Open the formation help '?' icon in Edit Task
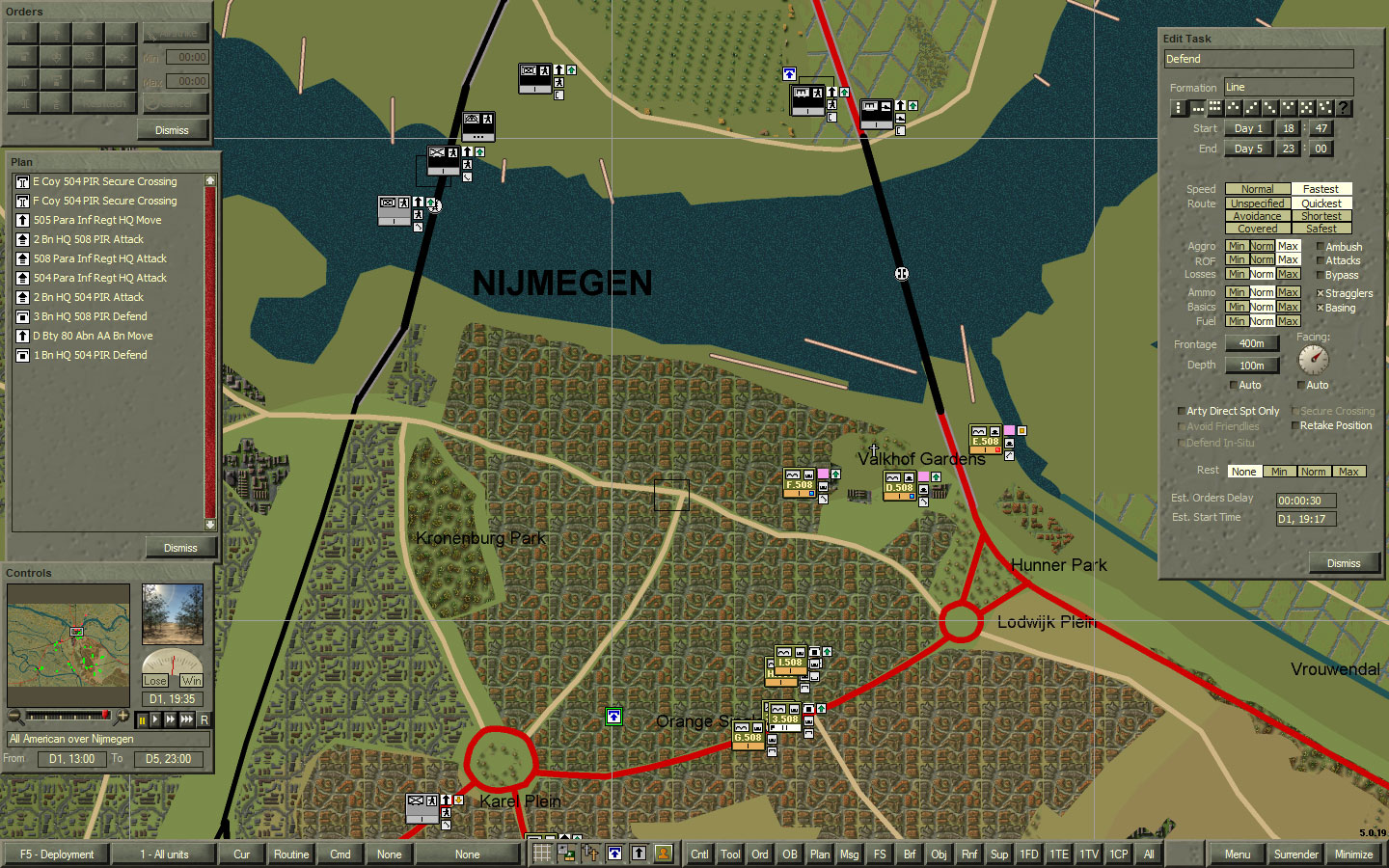Image resolution: width=1389 pixels, height=868 pixels. [1345, 107]
